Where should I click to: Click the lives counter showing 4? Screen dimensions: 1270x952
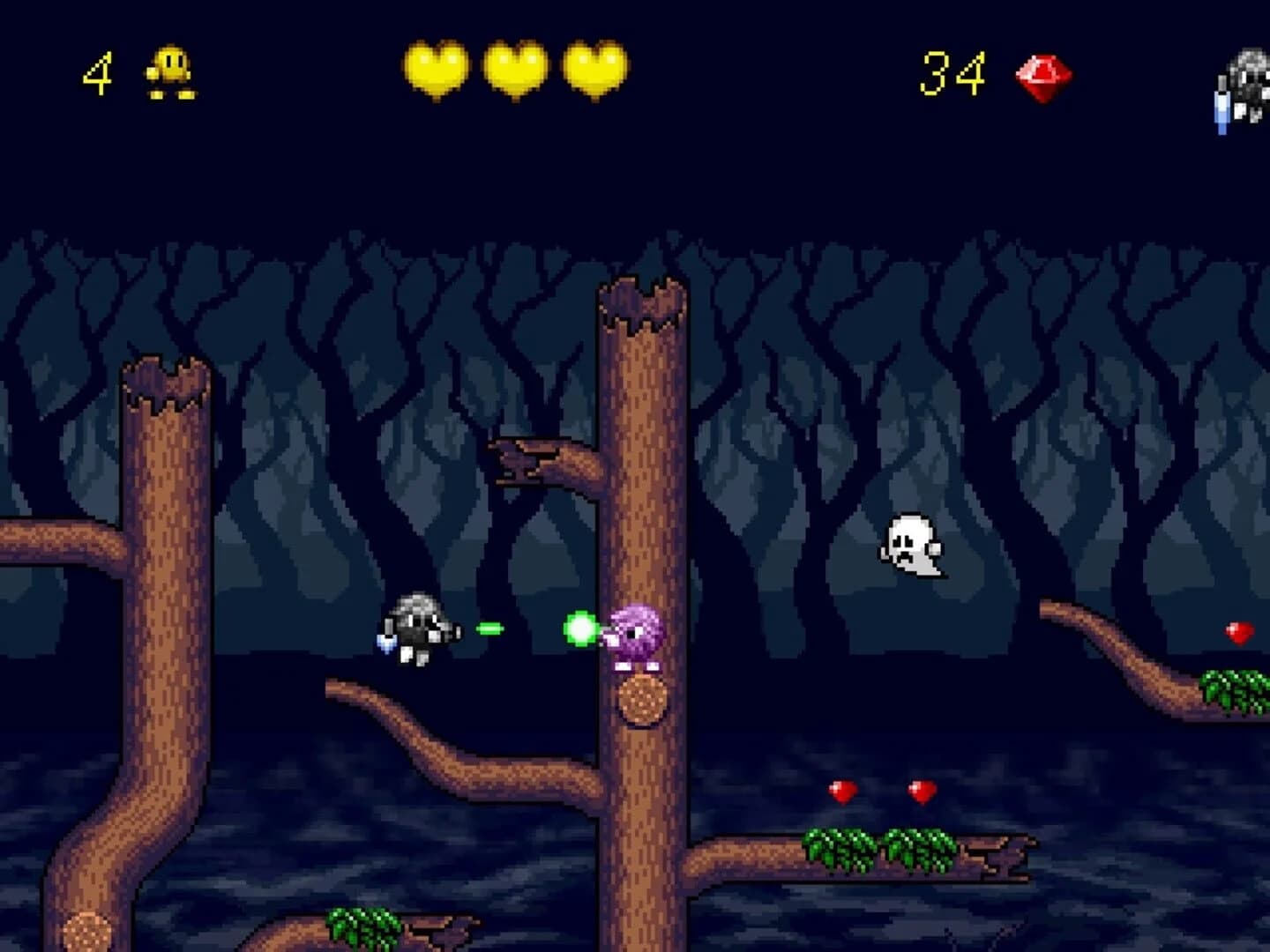[x=97, y=72]
